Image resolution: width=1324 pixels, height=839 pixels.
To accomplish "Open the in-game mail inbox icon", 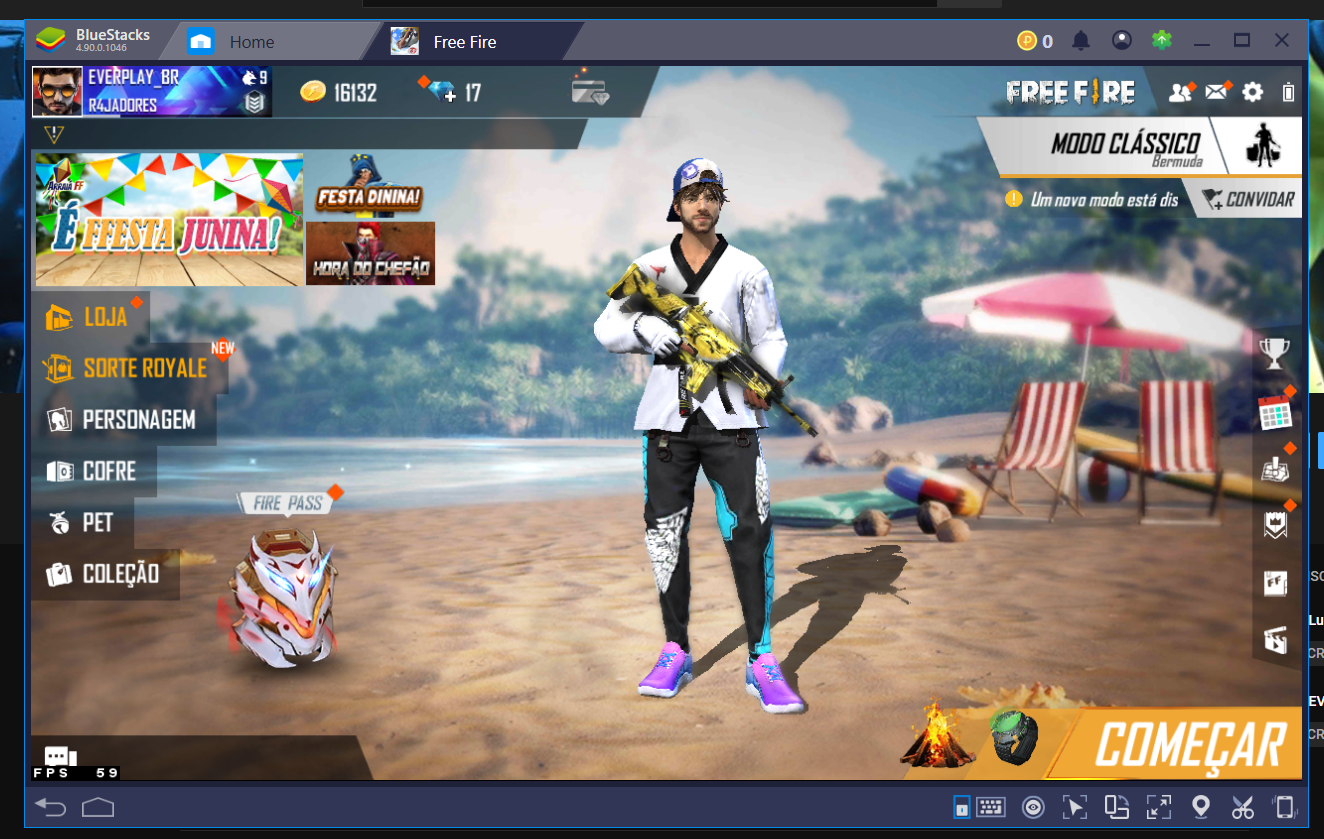I will tap(1216, 91).
